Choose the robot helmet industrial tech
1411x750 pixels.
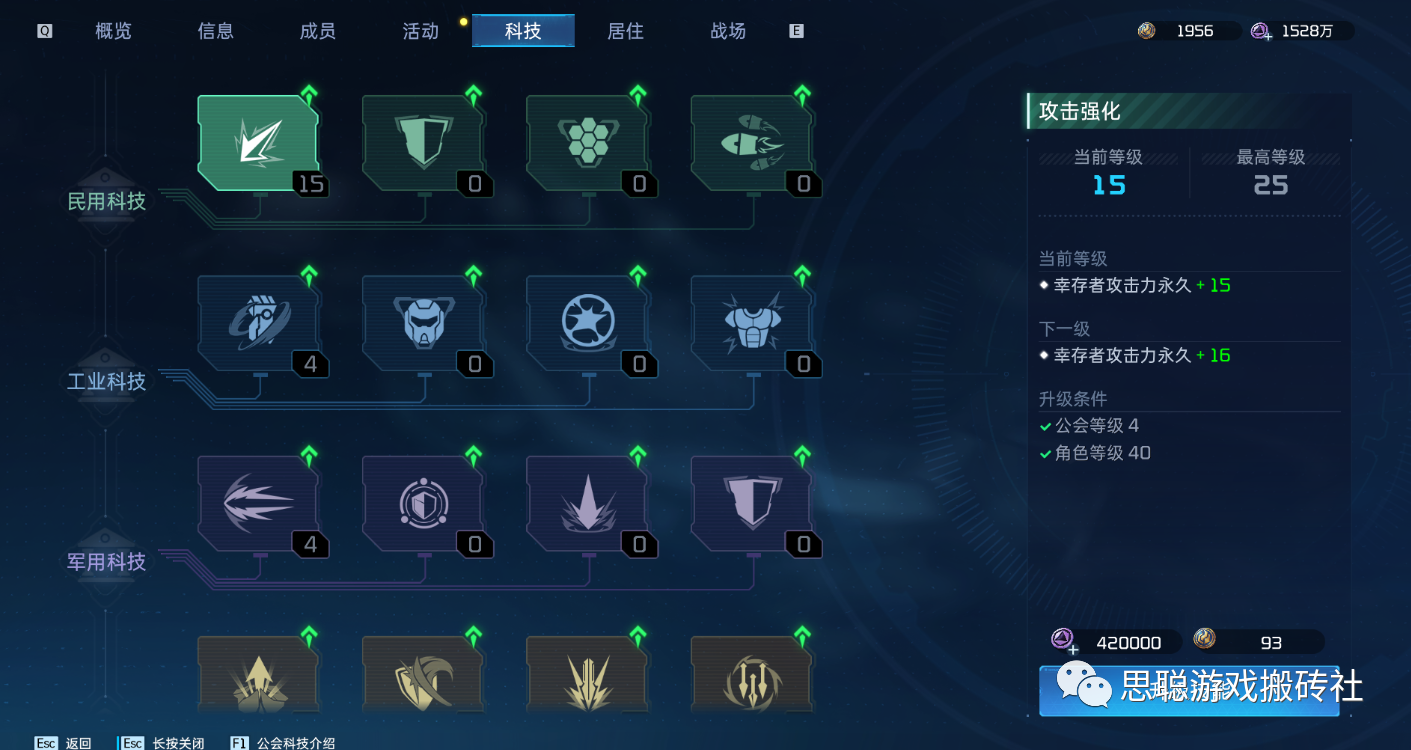pyautogui.click(x=422, y=322)
